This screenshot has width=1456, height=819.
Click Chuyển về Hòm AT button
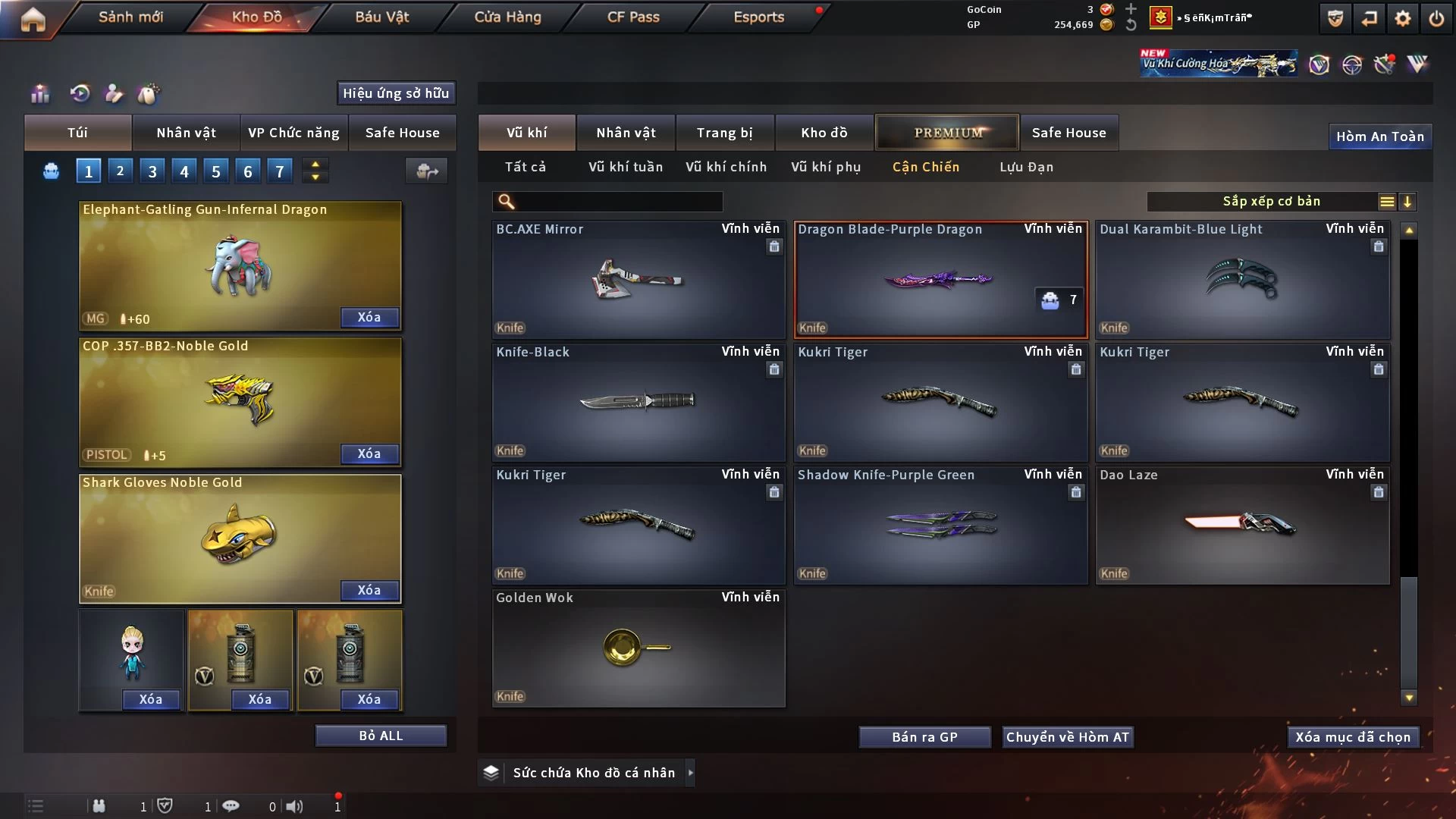pos(1067,737)
